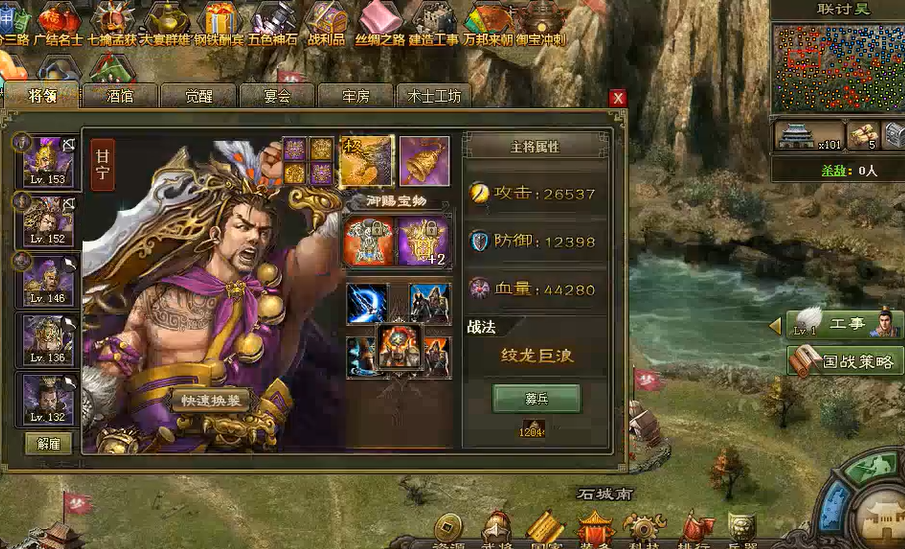Open the 战利品 treasure chest event
905x549 pixels.
coord(325,21)
